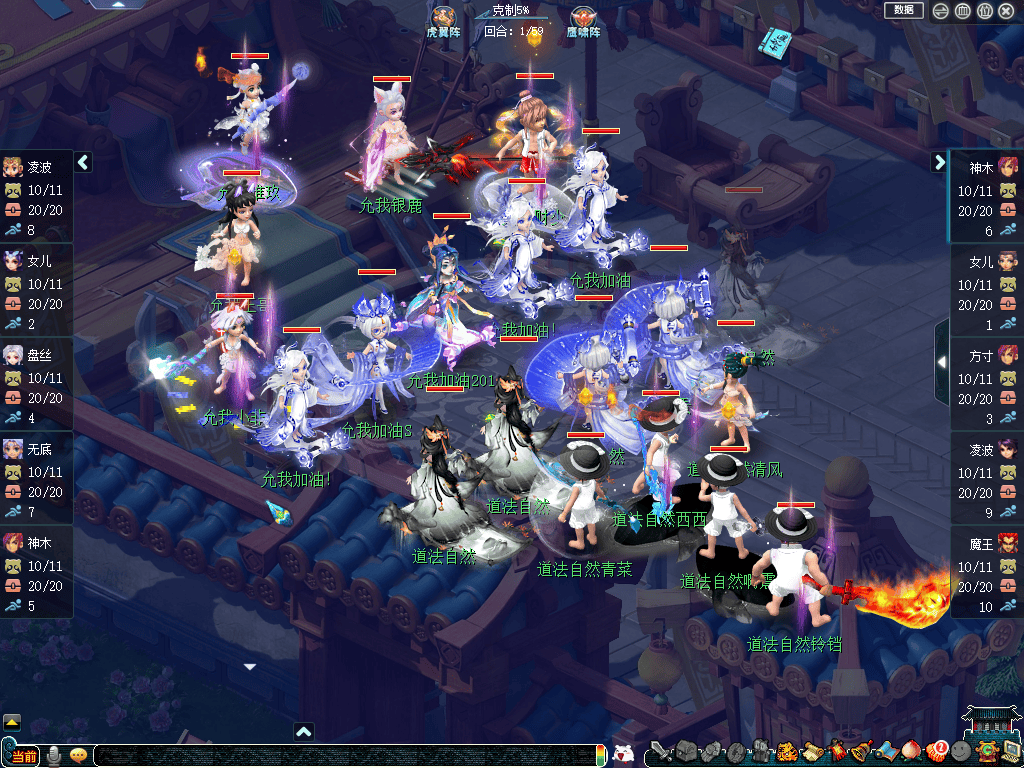
Task: Click the 虎翼阵 formation icon
Action: tap(443, 17)
